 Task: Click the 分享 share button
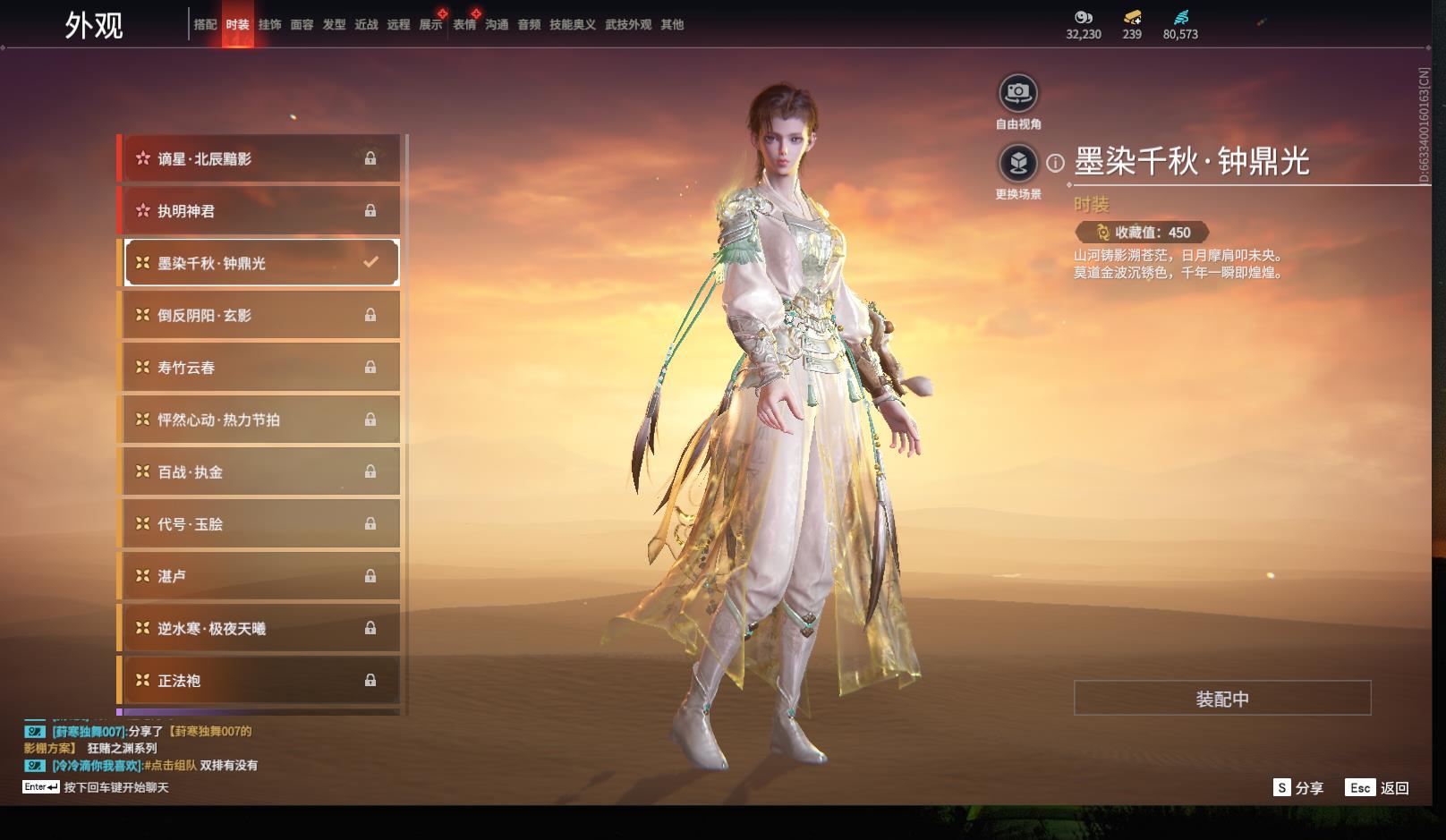pos(1298,787)
